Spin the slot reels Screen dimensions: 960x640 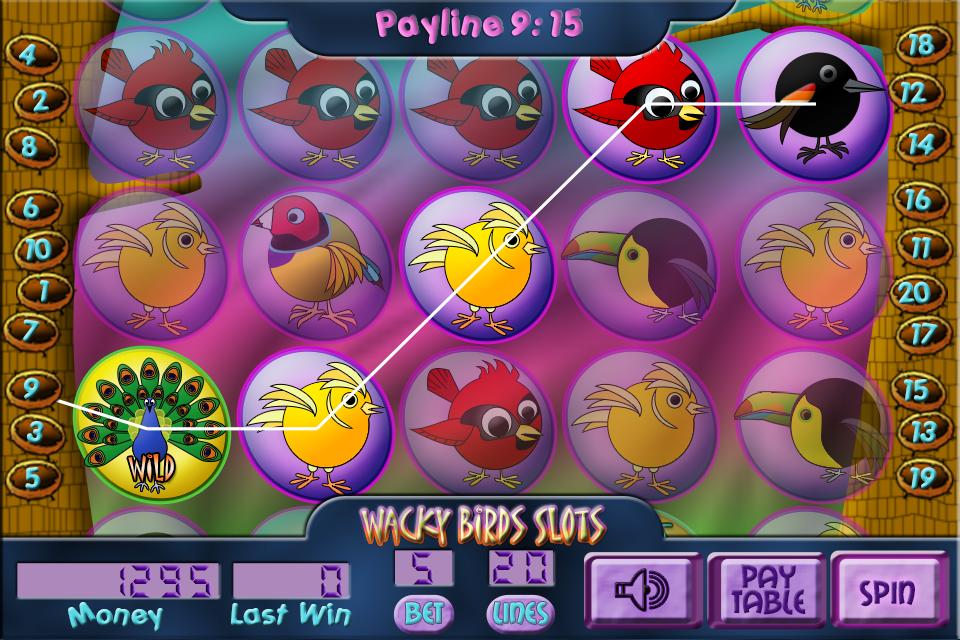point(888,590)
